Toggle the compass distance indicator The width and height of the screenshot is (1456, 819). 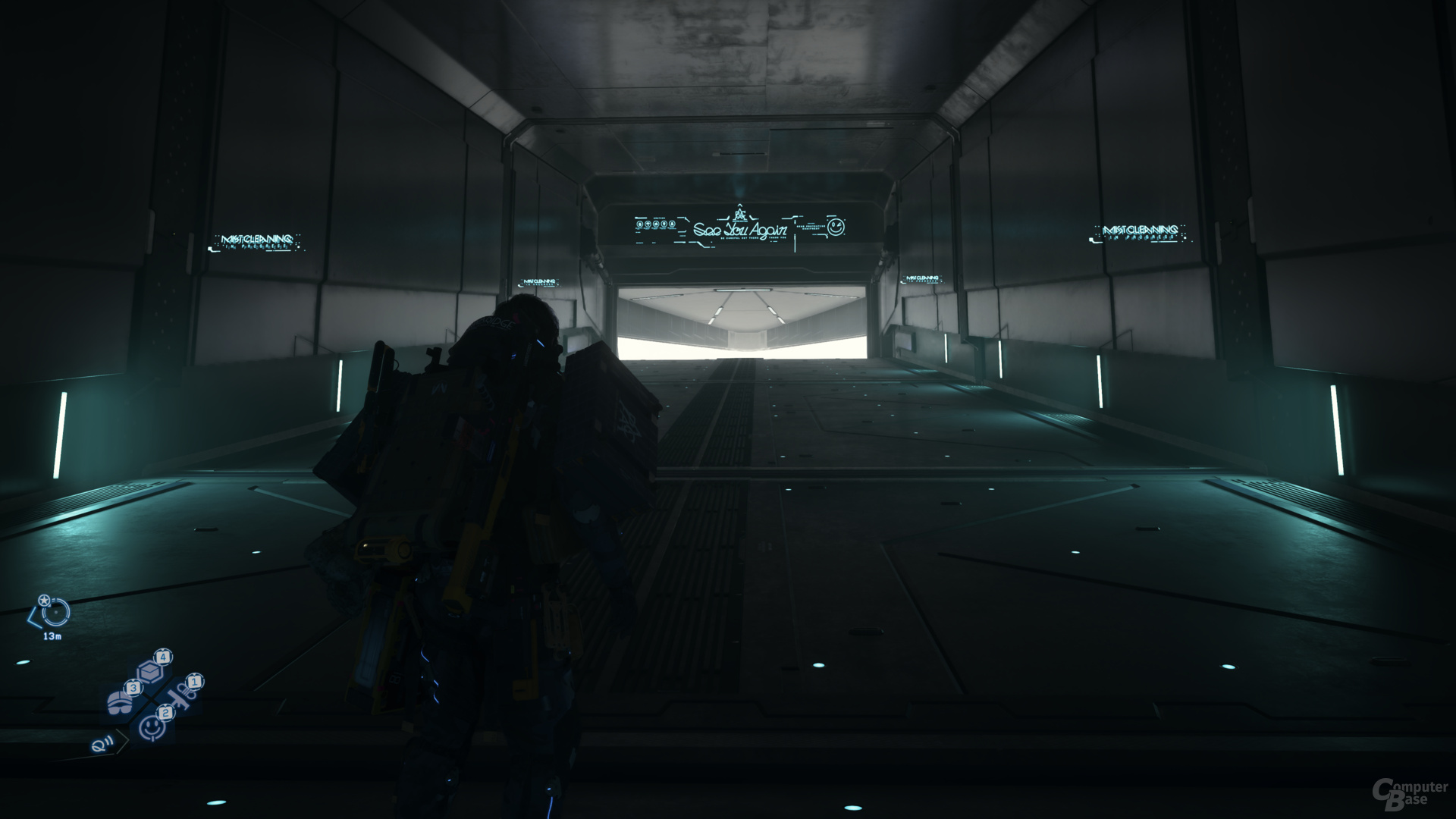tap(53, 636)
